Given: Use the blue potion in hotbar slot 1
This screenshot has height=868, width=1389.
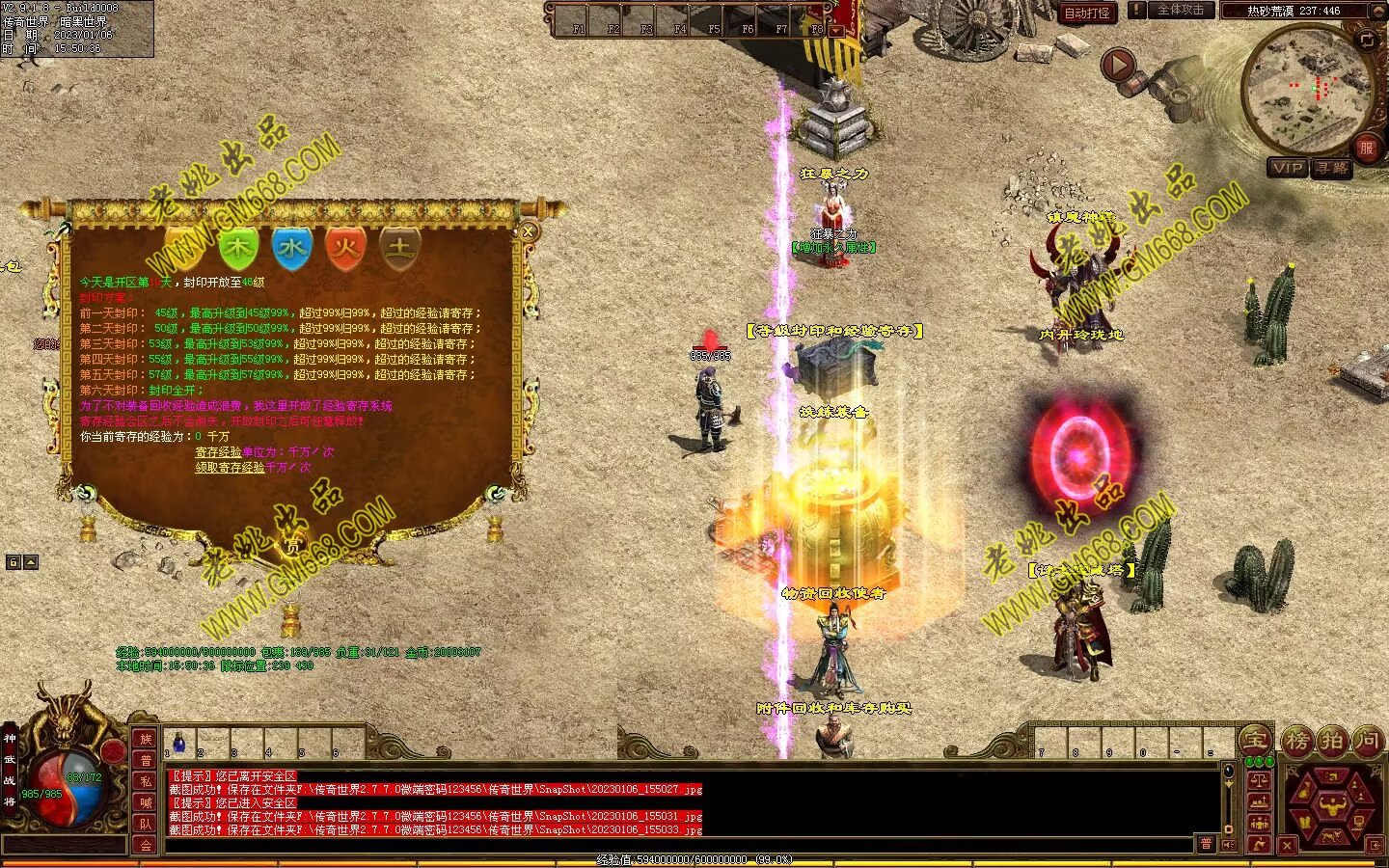Looking at the screenshot, I should click(x=179, y=743).
